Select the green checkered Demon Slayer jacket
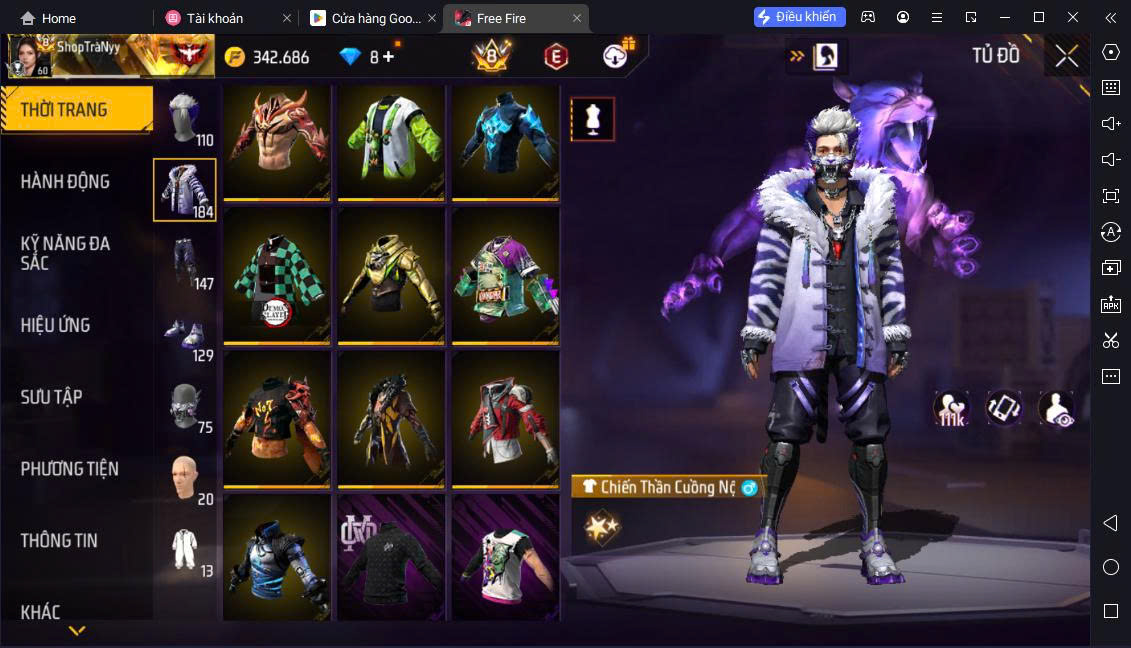The height and width of the screenshot is (648, 1131). 277,277
